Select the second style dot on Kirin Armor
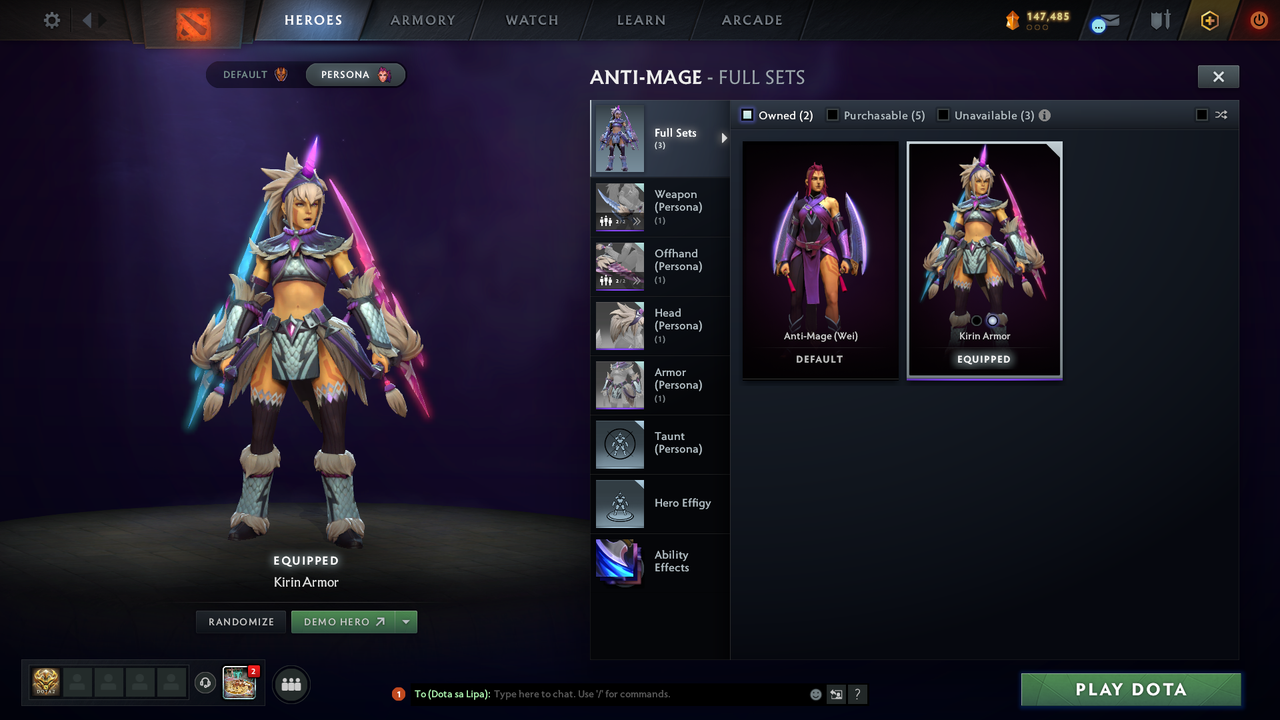The height and width of the screenshot is (720, 1280). pyautogui.click(x=991, y=320)
